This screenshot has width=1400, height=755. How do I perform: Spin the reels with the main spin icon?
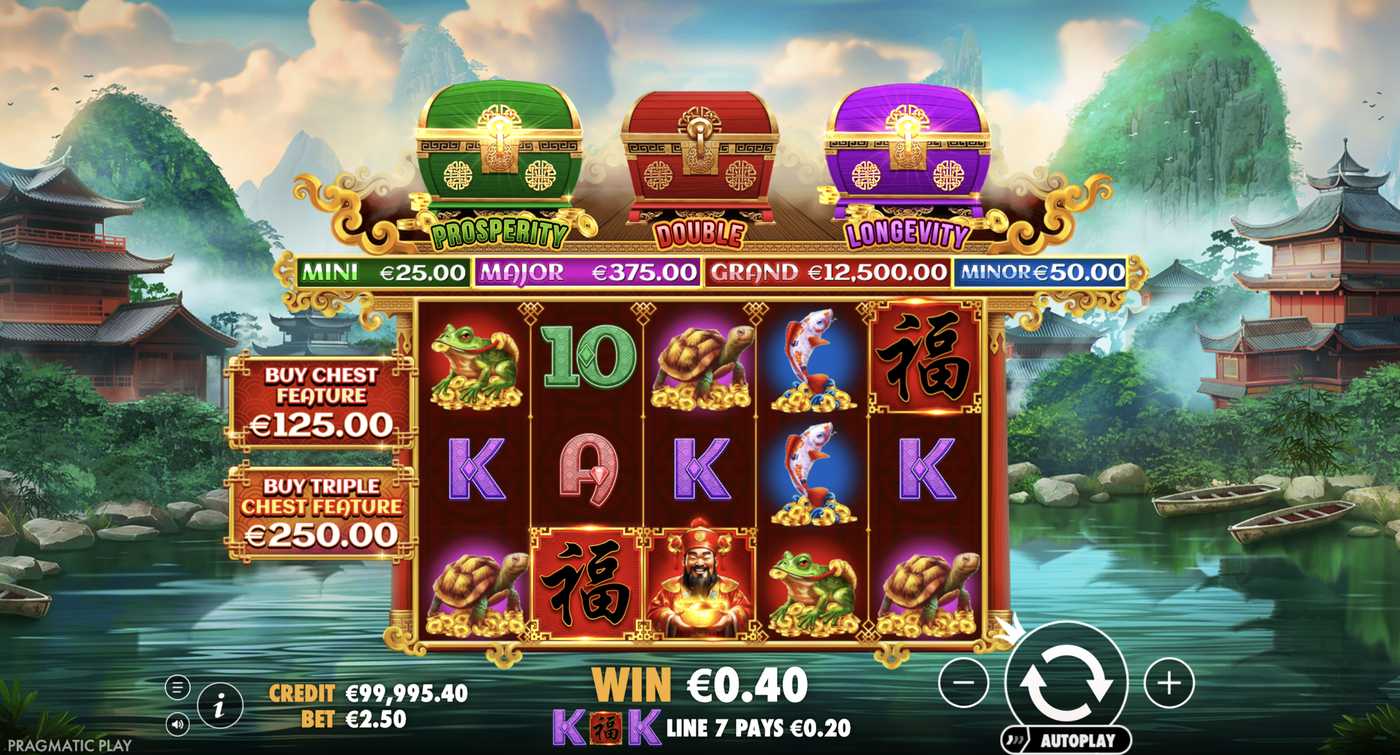point(1069,682)
